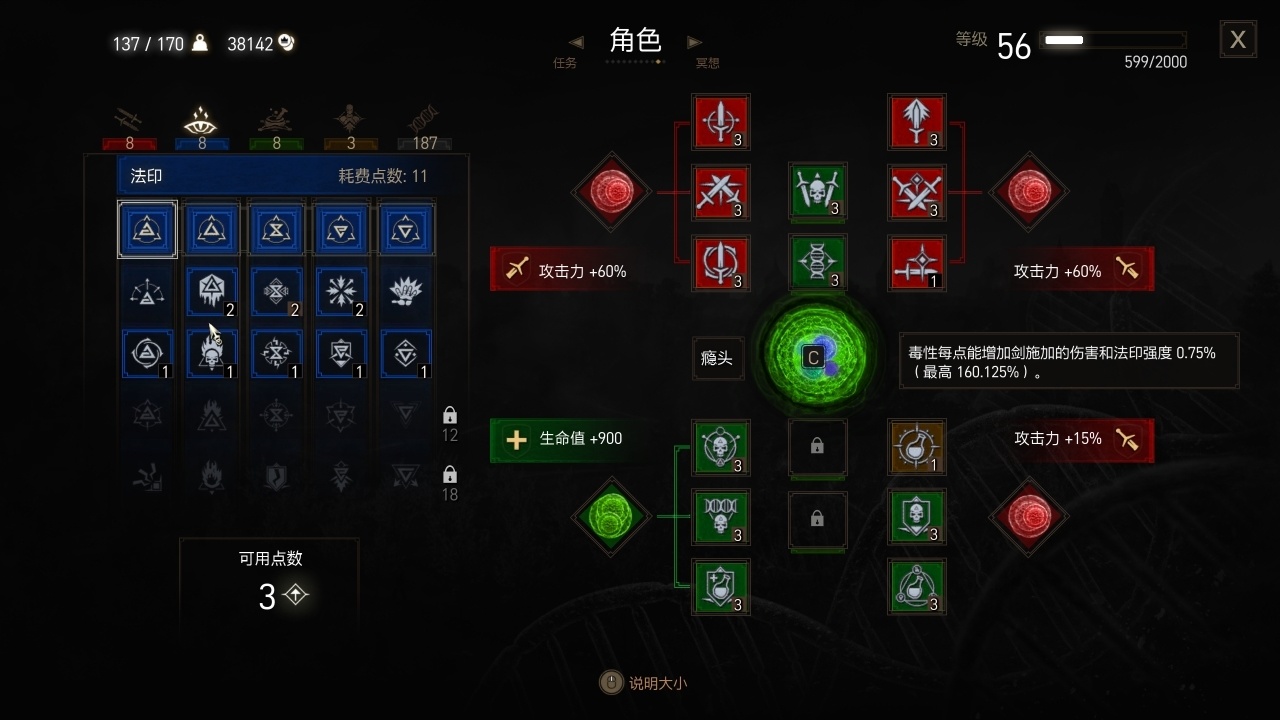Click the red sword skill in the top-left slot
Viewport: 1280px width, 720px height.
[x=721, y=121]
